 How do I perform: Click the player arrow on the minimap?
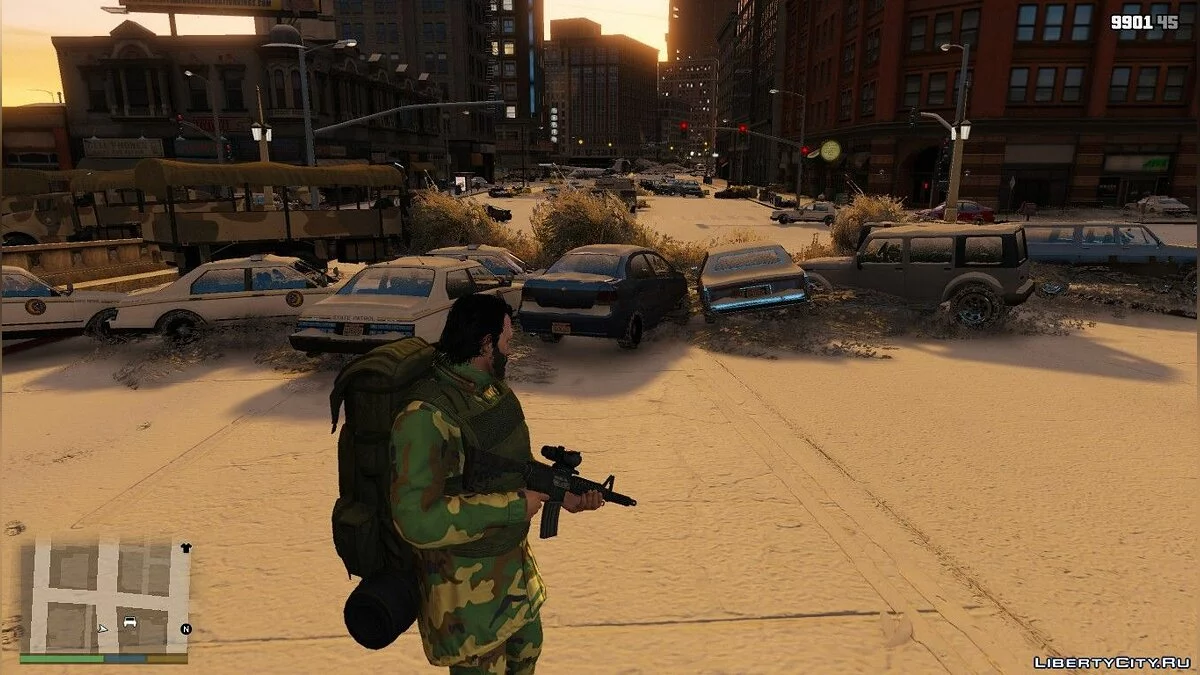103,629
